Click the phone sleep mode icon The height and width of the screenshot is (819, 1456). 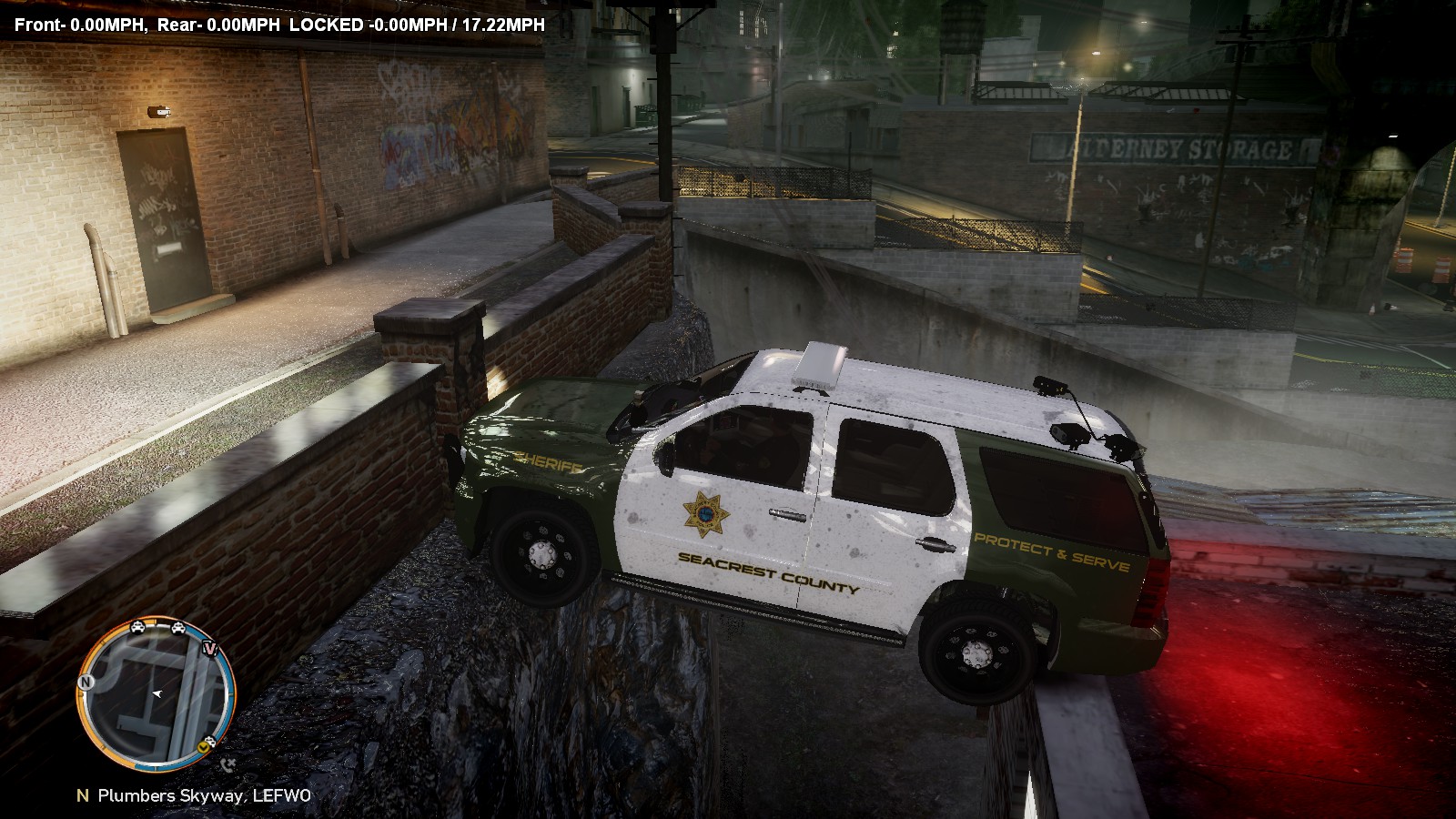coord(227,764)
